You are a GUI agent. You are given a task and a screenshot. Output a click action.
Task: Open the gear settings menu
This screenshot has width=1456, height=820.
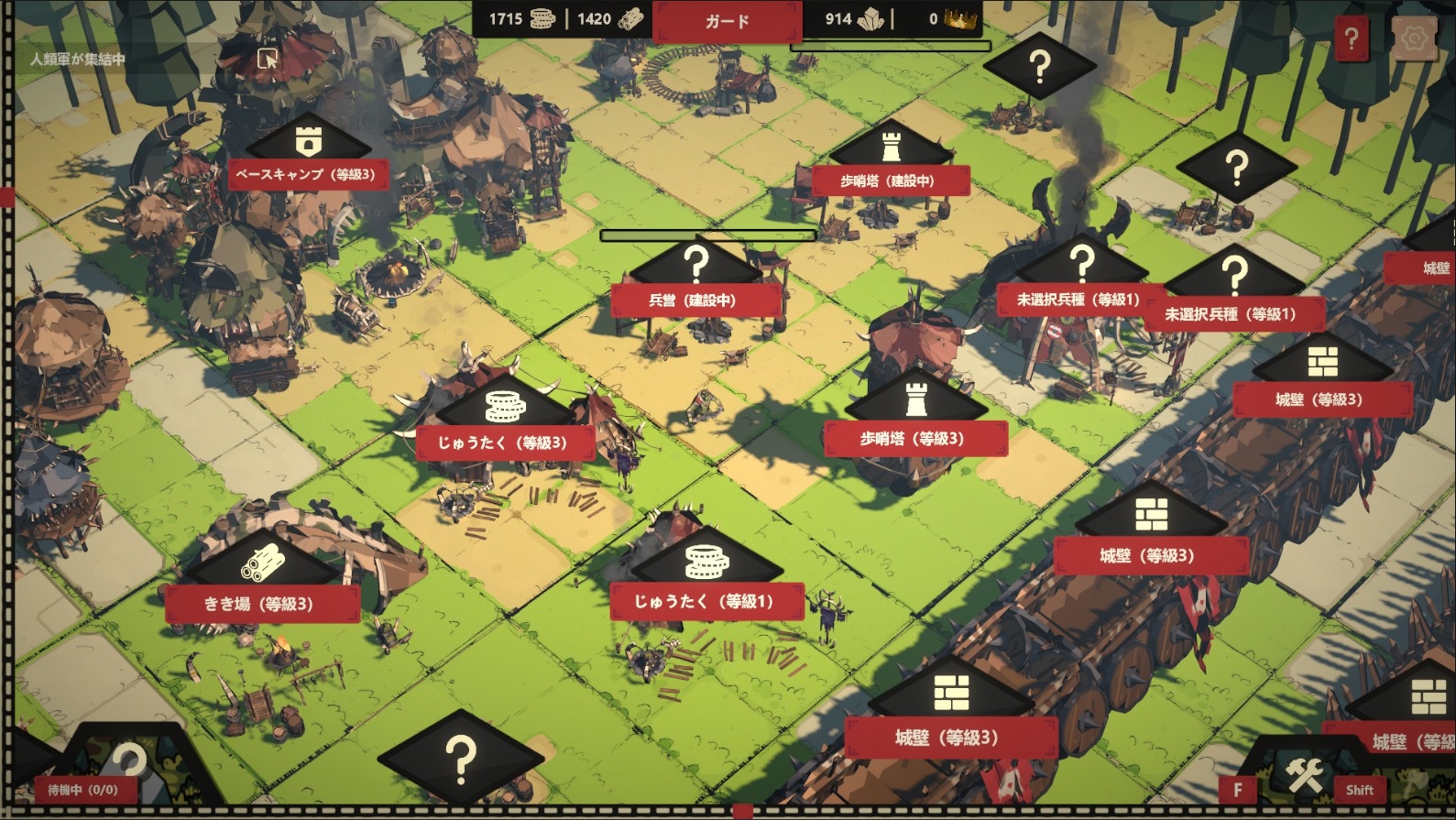(x=1414, y=39)
